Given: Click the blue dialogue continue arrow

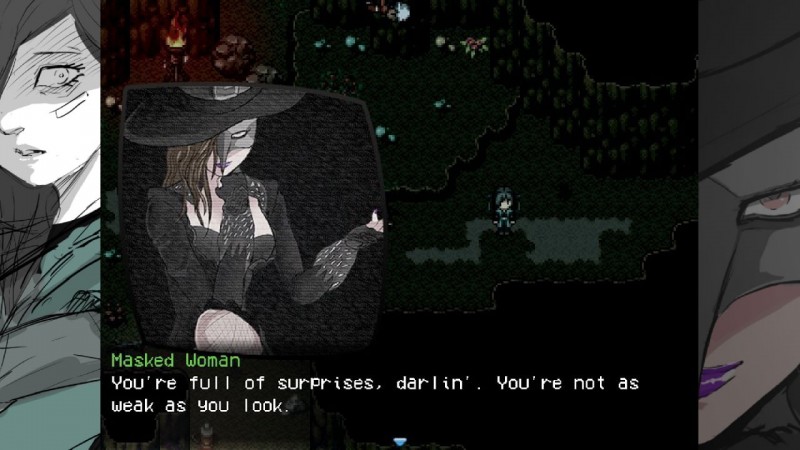Looking at the screenshot, I should coord(400,441).
